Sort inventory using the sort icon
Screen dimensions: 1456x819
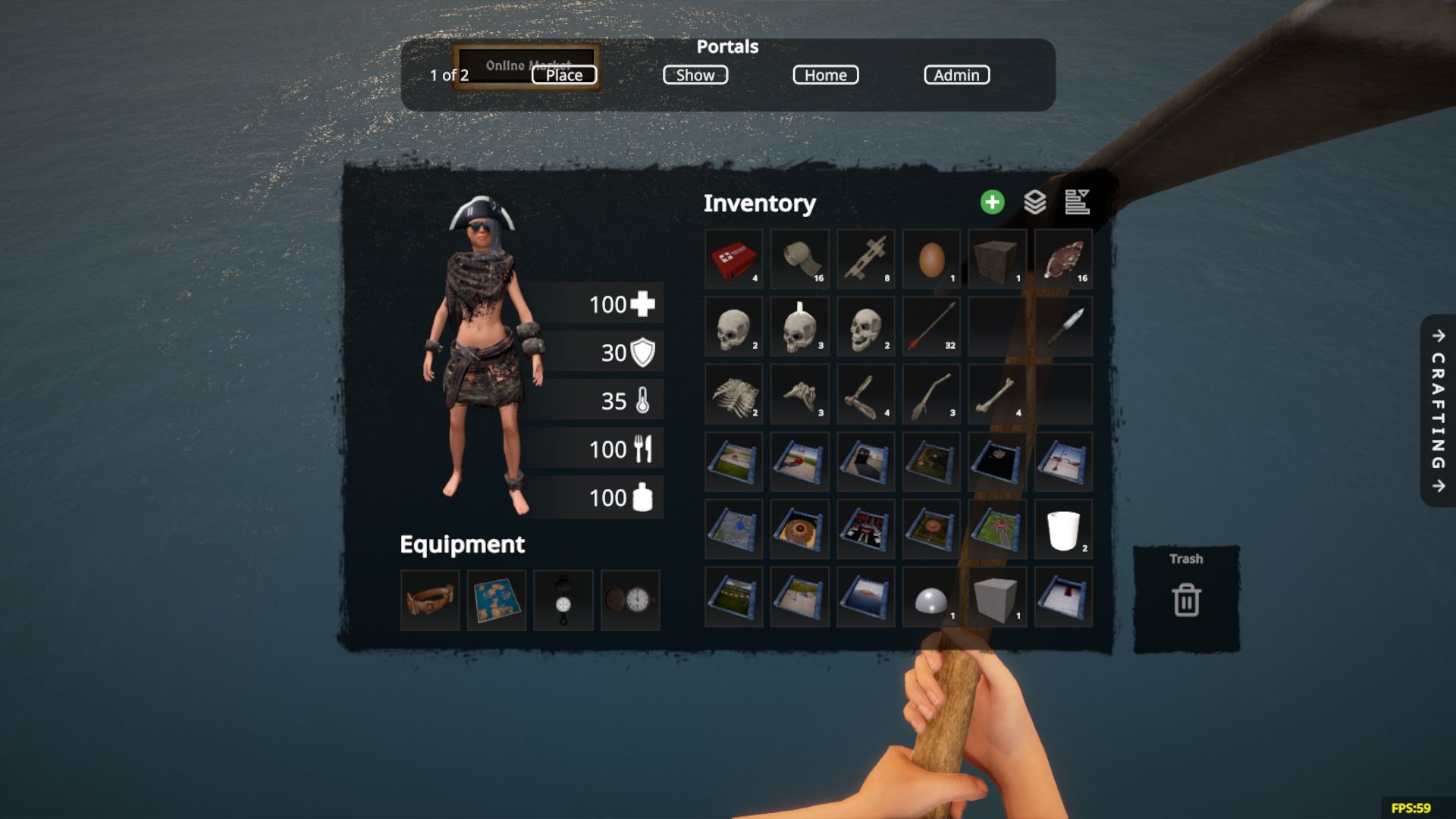1077,202
